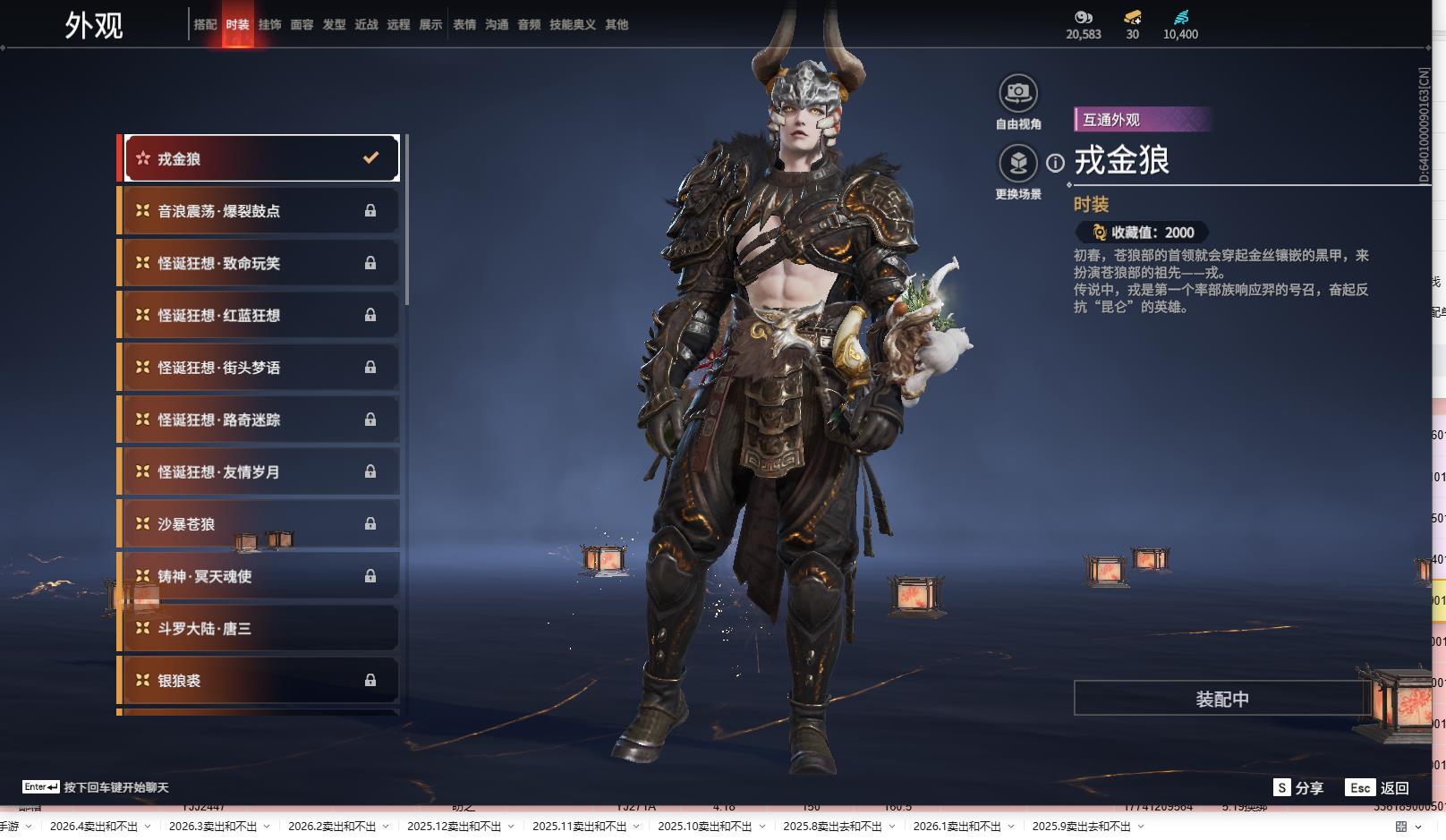
Task: Select the 银狼裘 outfit
Action: click(x=260, y=681)
